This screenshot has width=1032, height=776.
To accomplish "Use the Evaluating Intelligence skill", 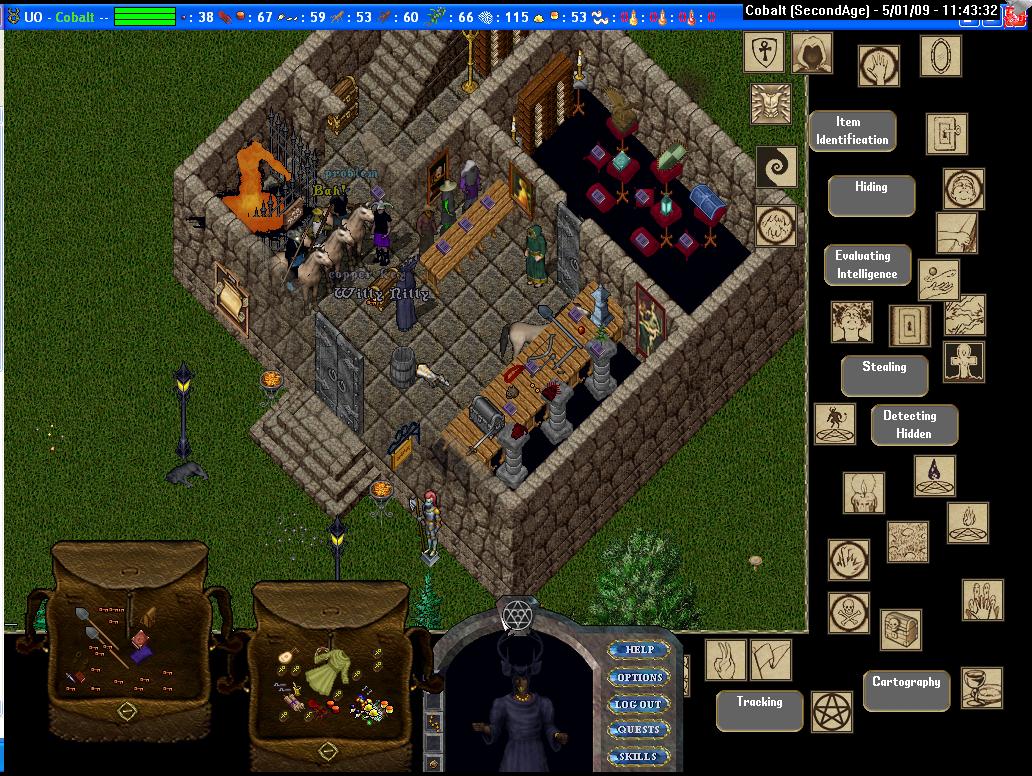I will [x=867, y=265].
